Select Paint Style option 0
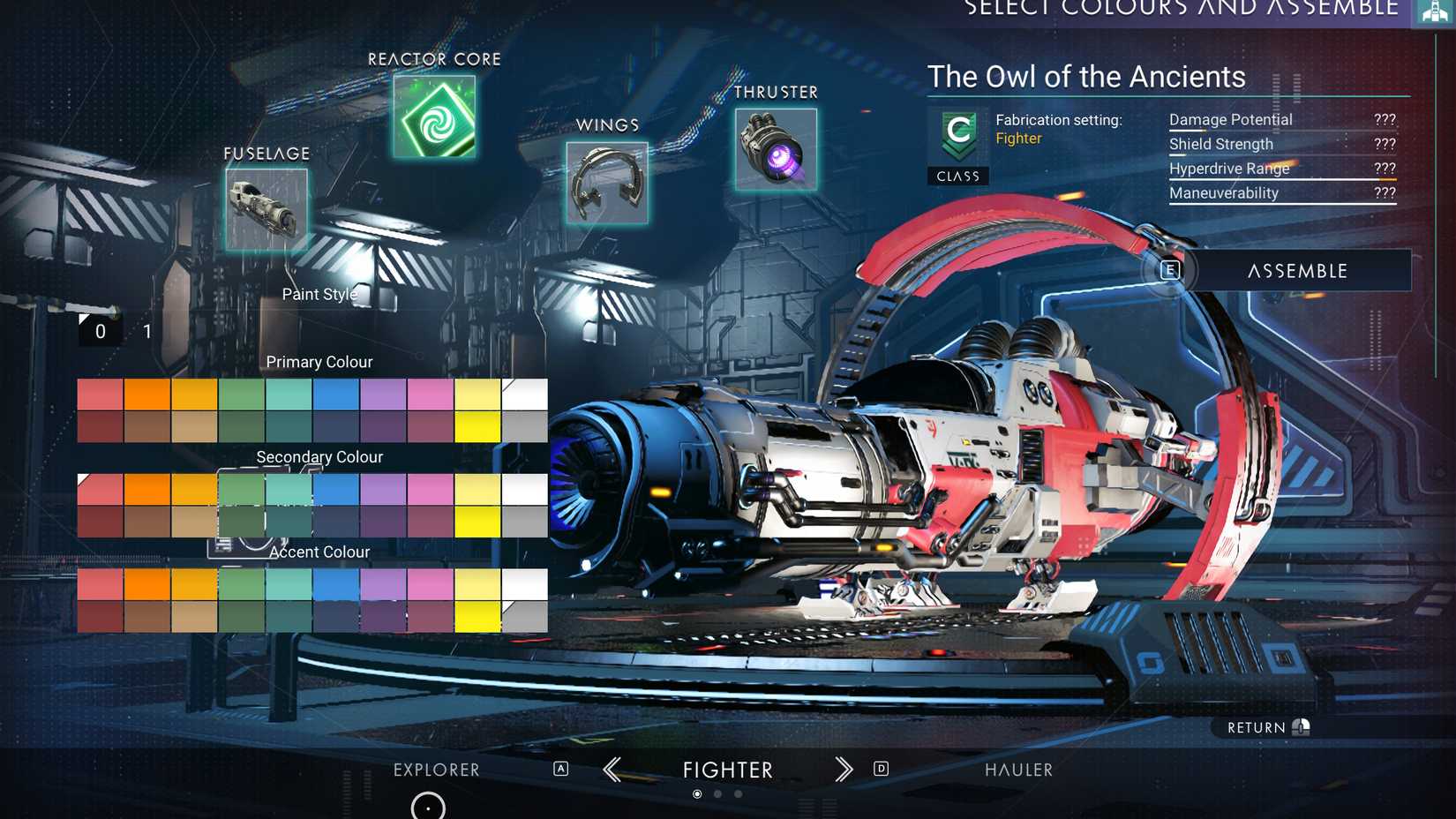The image size is (1456, 819). (x=100, y=331)
